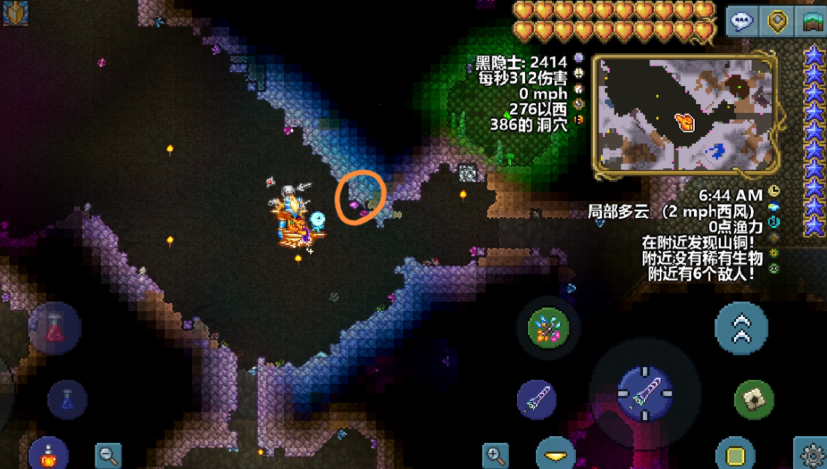827x469 pixels.
Task: Open the cave minimap
Action: click(685, 112)
